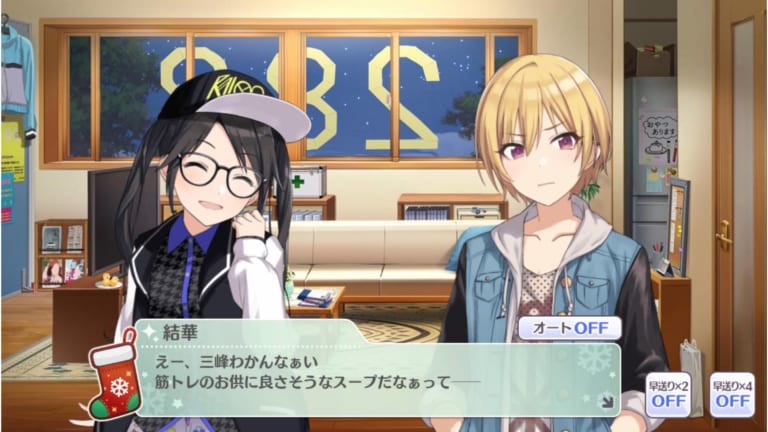Toggle the オート auto-play button
This screenshot has height=432, width=768.
pos(569,328)
